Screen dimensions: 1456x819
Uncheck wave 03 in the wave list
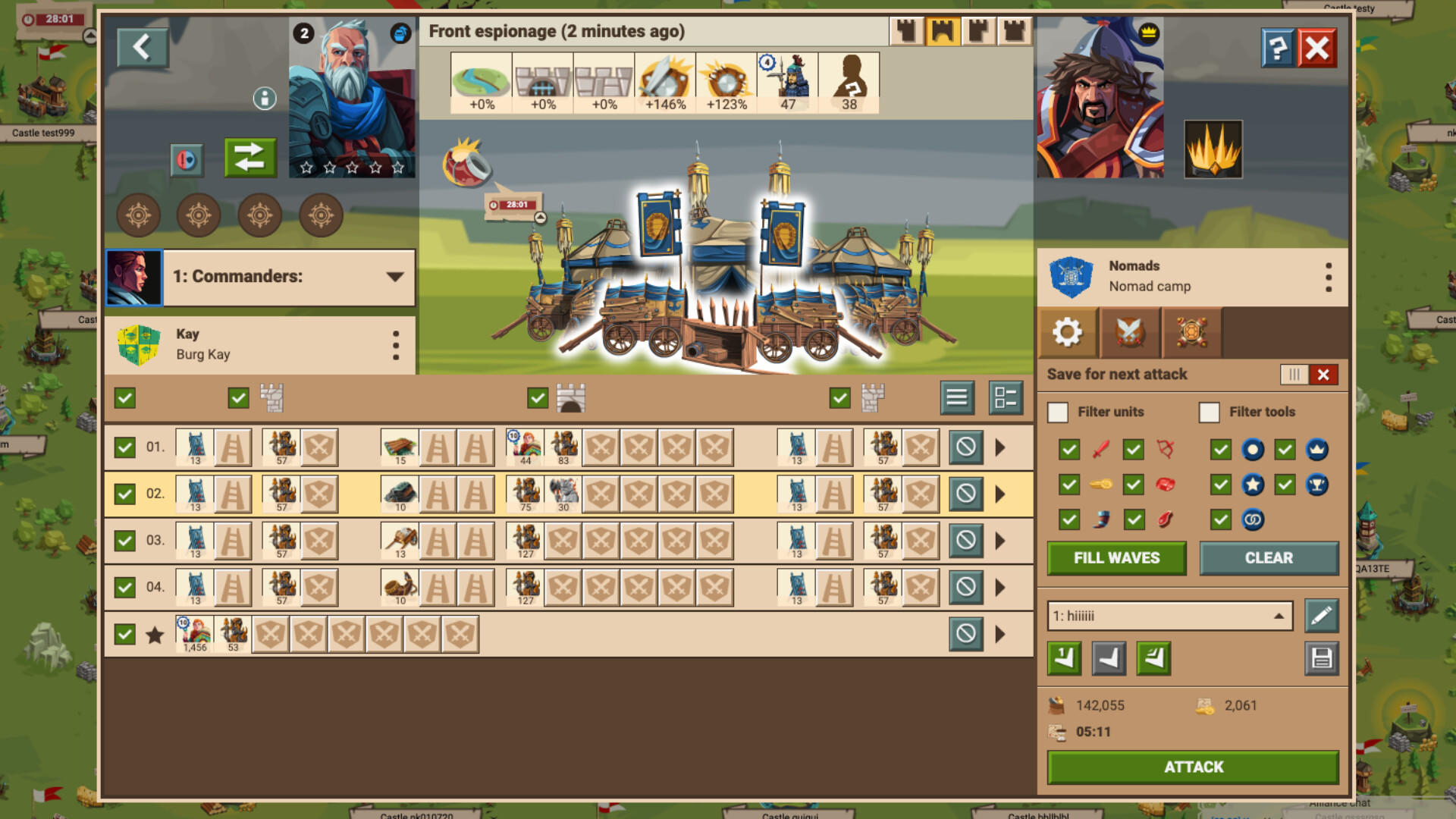coord(124,540)
